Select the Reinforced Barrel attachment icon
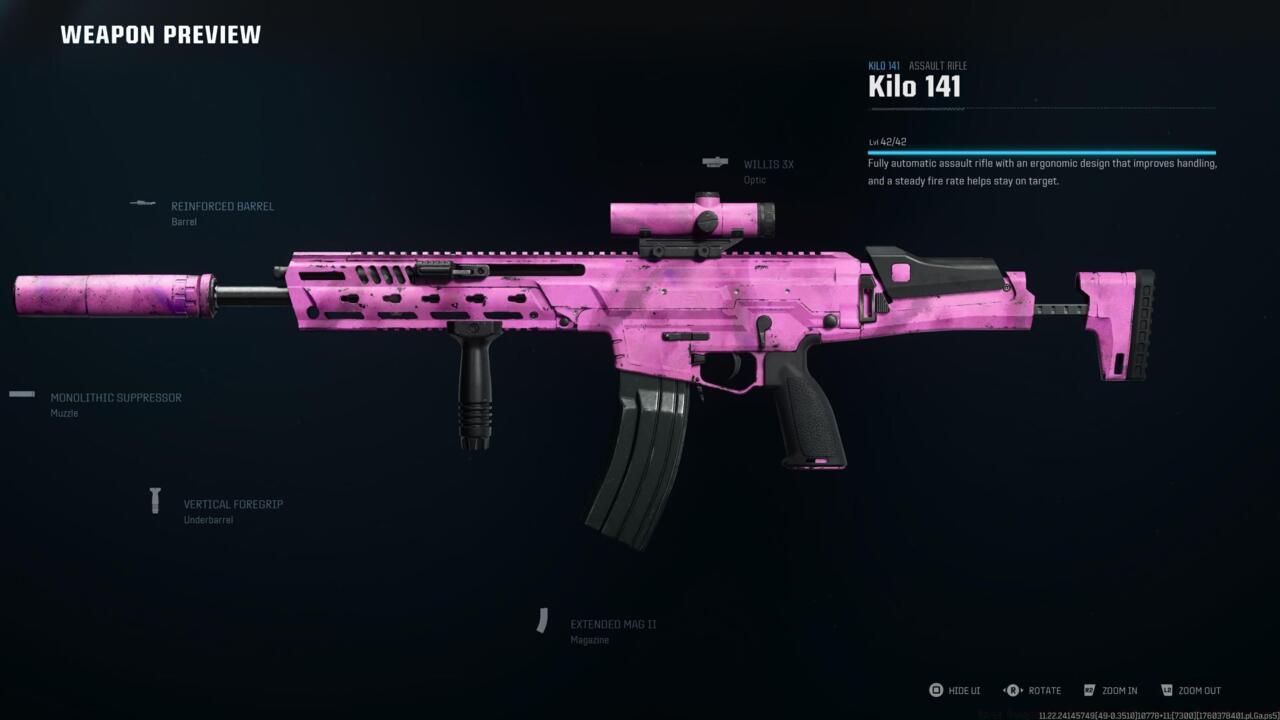The width and height of the screenshot is (1280, 720). (x=141, y=203)
